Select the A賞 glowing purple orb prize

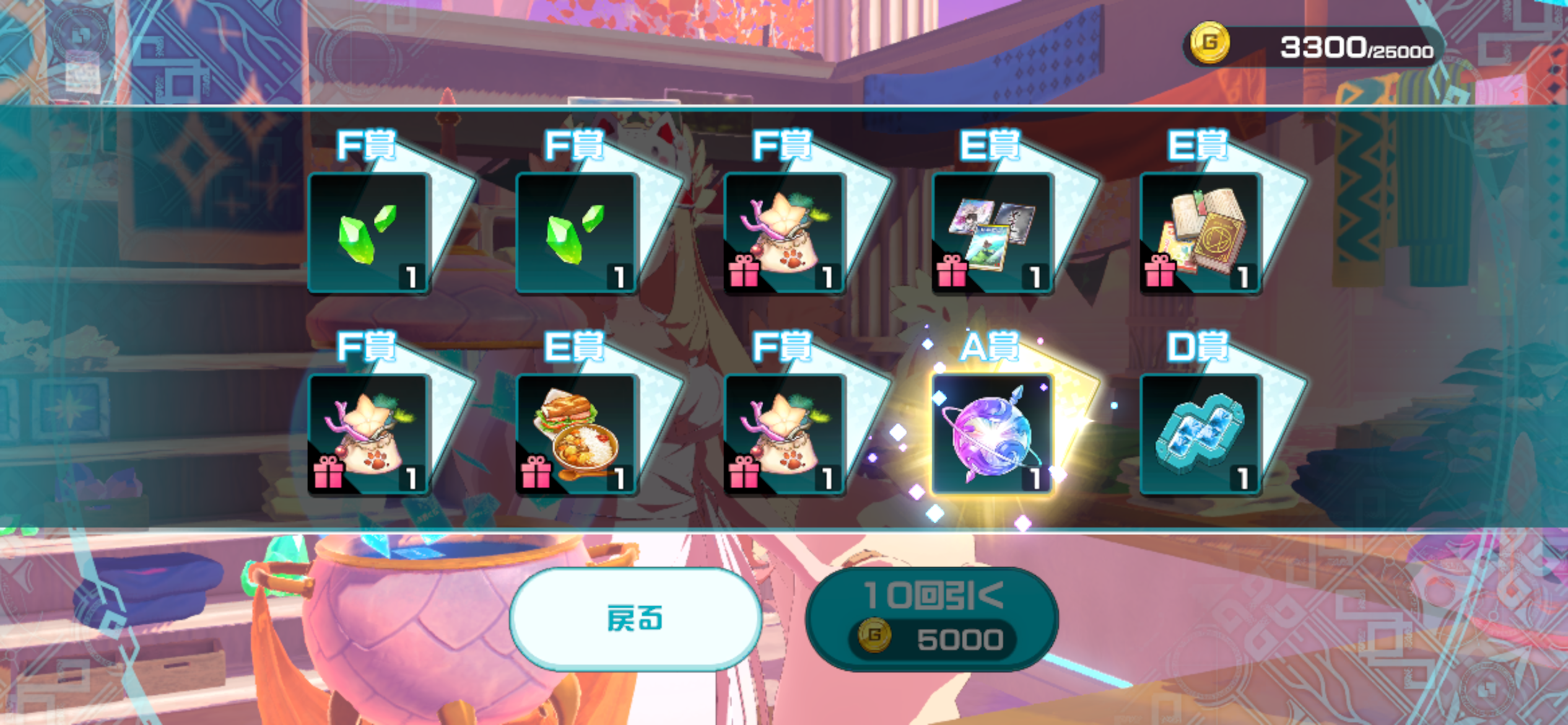[x=992, y=434]
